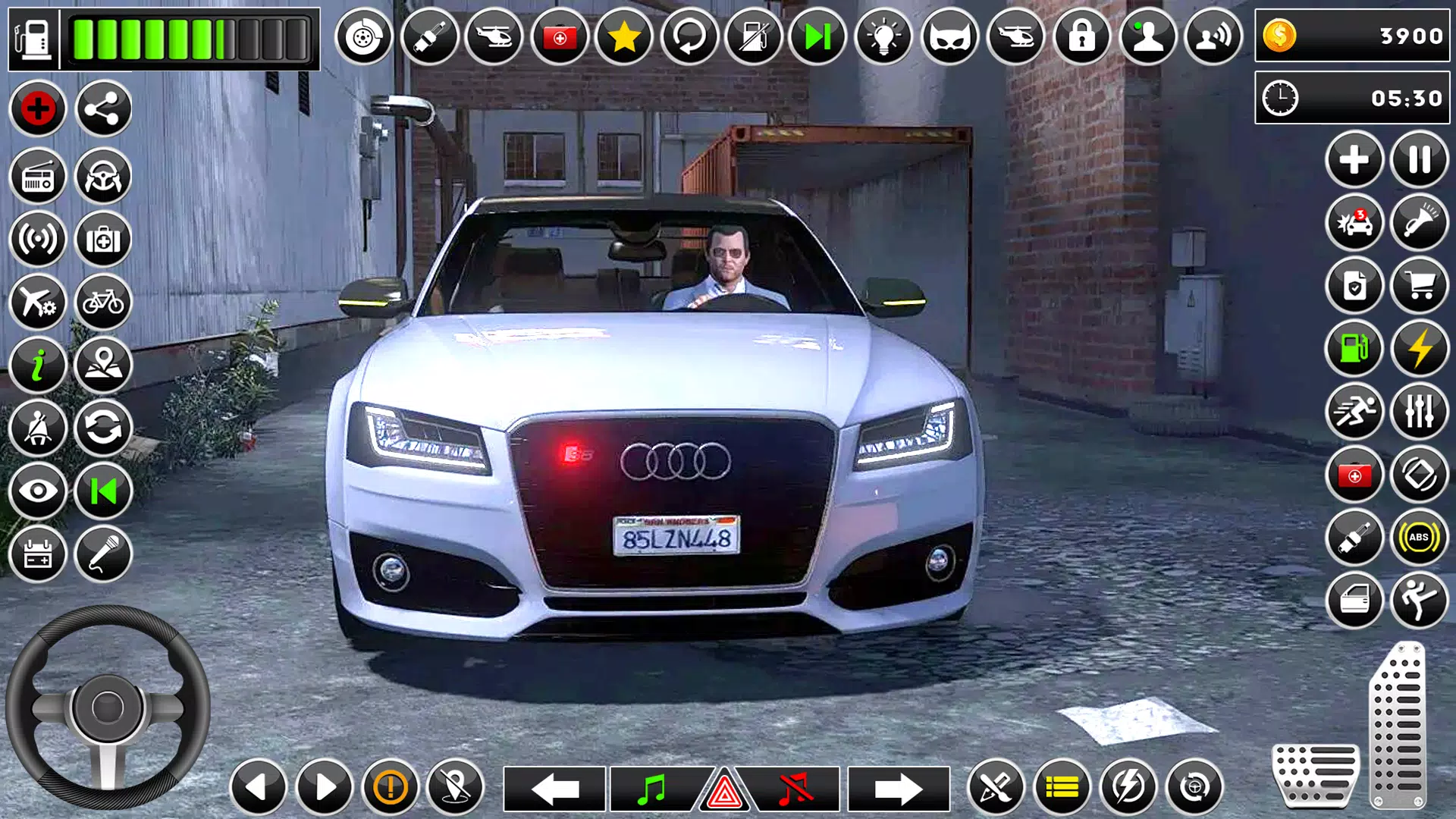The image size is (1456, 819).
Task: Select the radio icon on the left
Action: click(x=39, y=176)
